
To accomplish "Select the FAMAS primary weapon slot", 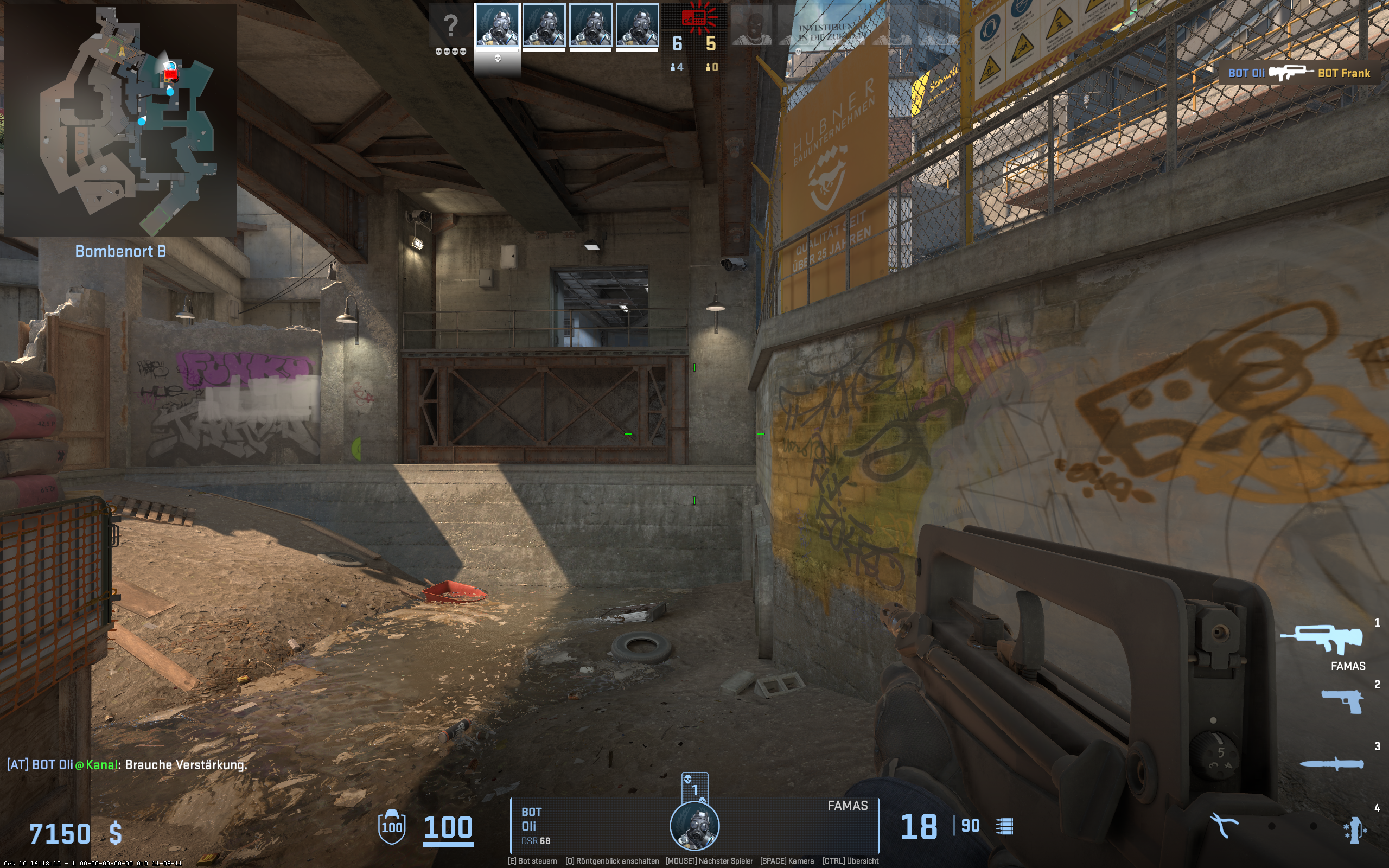I will coord(1321,639).
